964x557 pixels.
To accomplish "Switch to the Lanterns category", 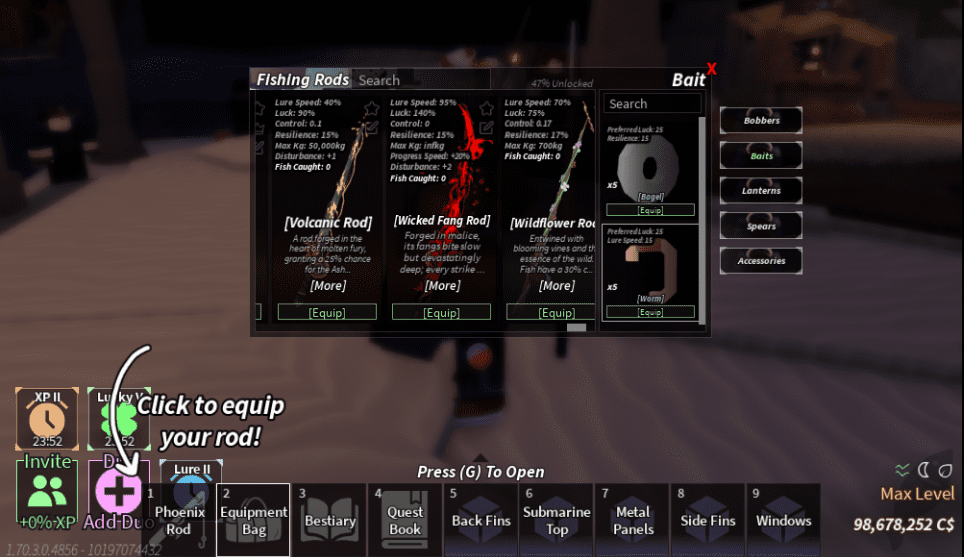I will pyautogui.click(x=761, y=191).
